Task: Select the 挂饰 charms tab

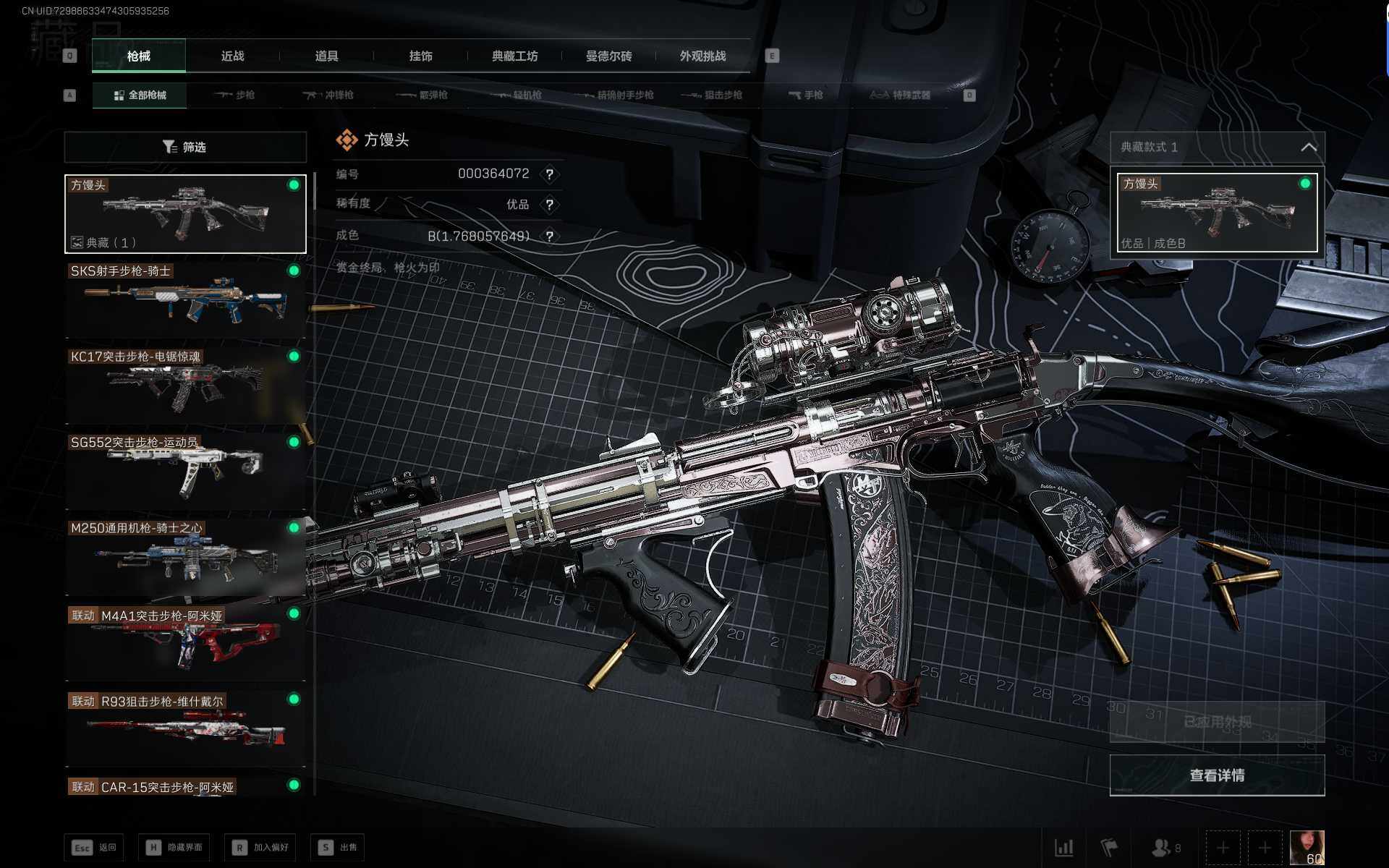Action: [420, 56]
